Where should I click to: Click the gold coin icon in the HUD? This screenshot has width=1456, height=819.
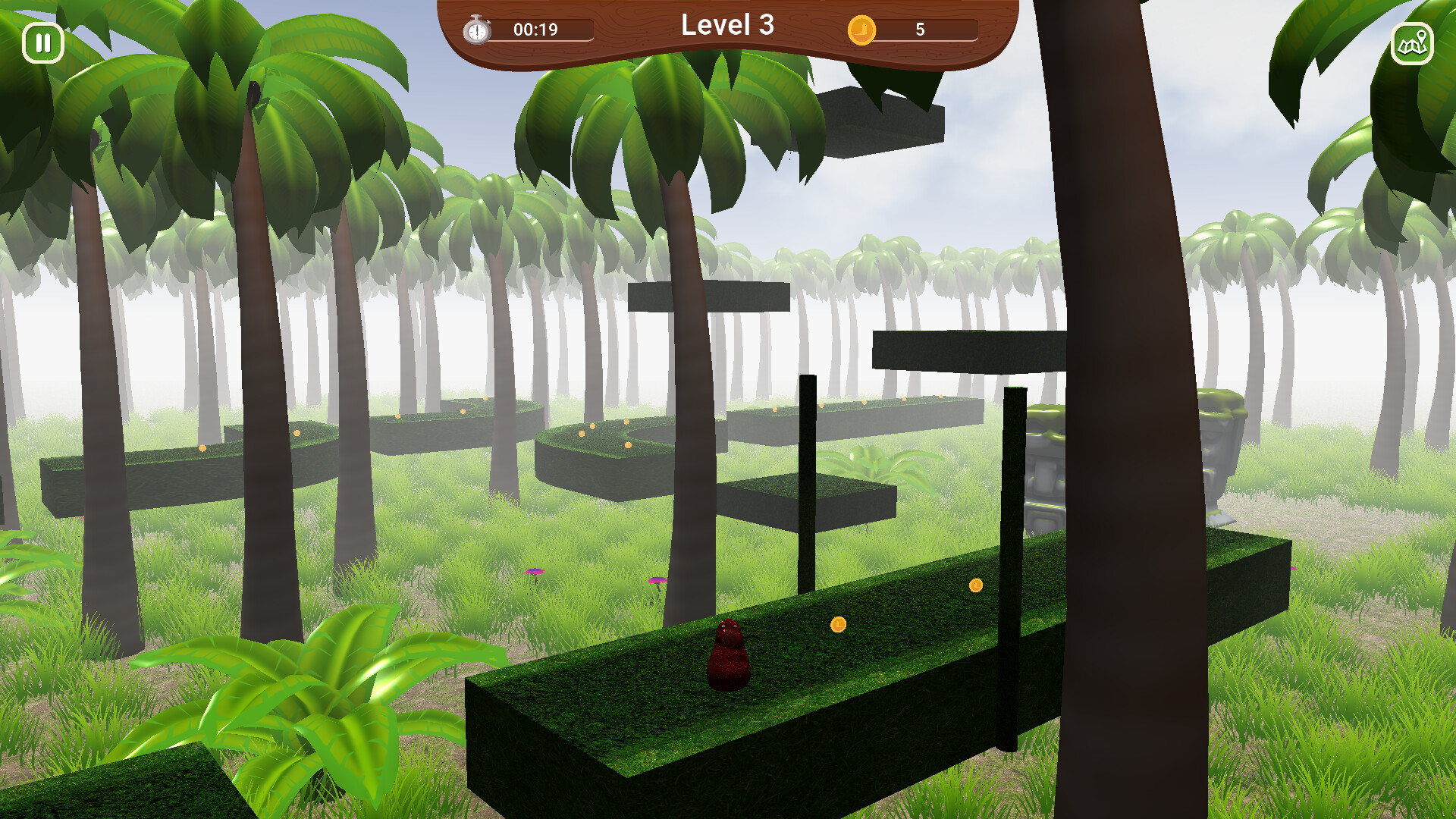[x=864, y=30]
